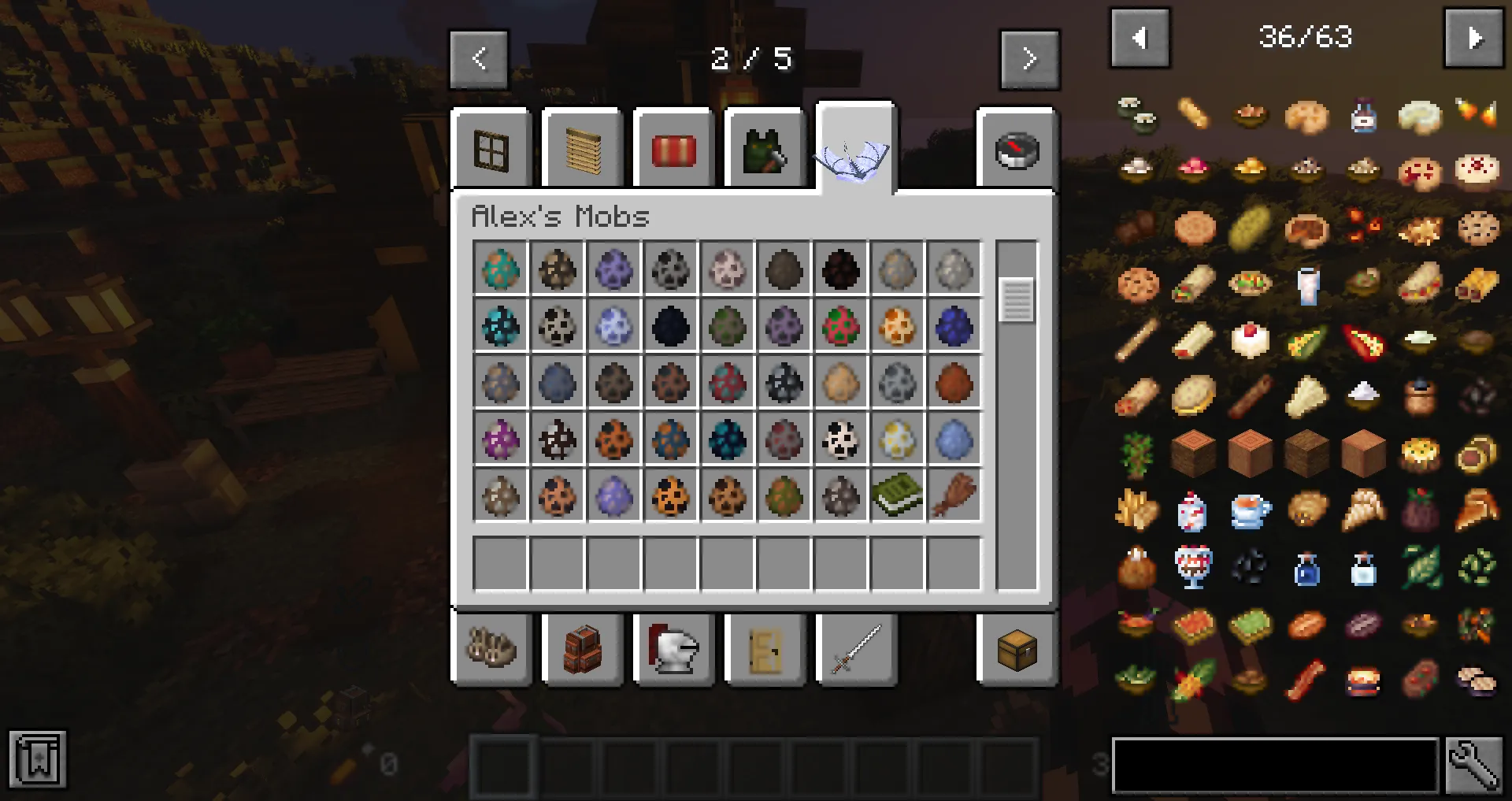
Task: Select the wooden door tab icon
Action: (765, 650)
